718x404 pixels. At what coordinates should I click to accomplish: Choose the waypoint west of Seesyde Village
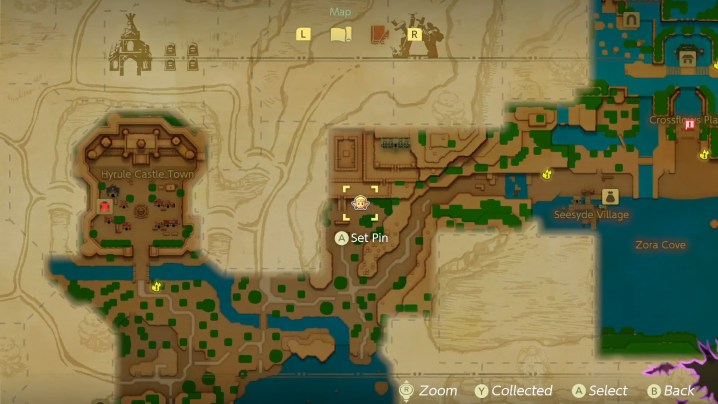[x=547, y=174]
